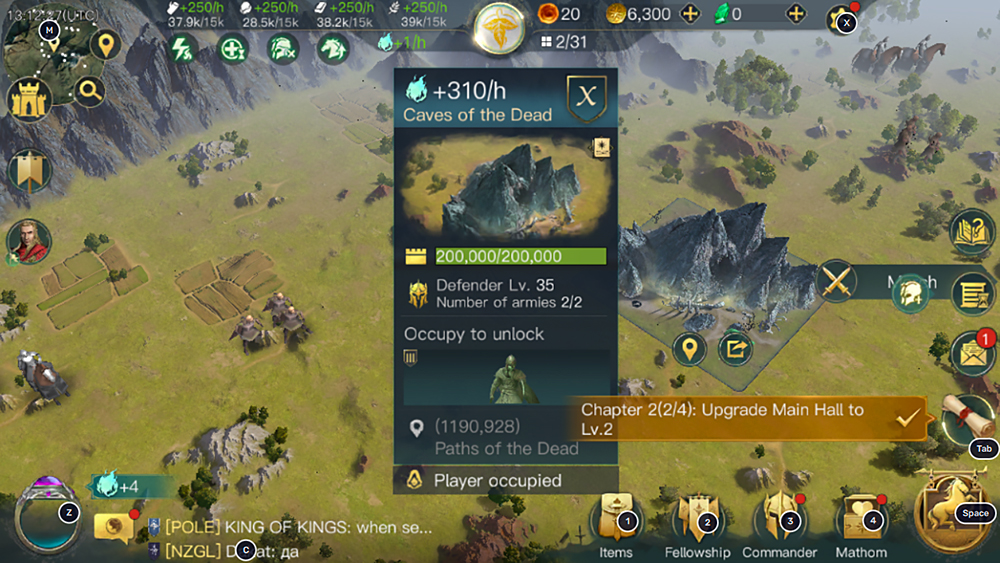Screen dimensions: 1000x563
Task: Open the map search magnifier
Action: (90, 92)
